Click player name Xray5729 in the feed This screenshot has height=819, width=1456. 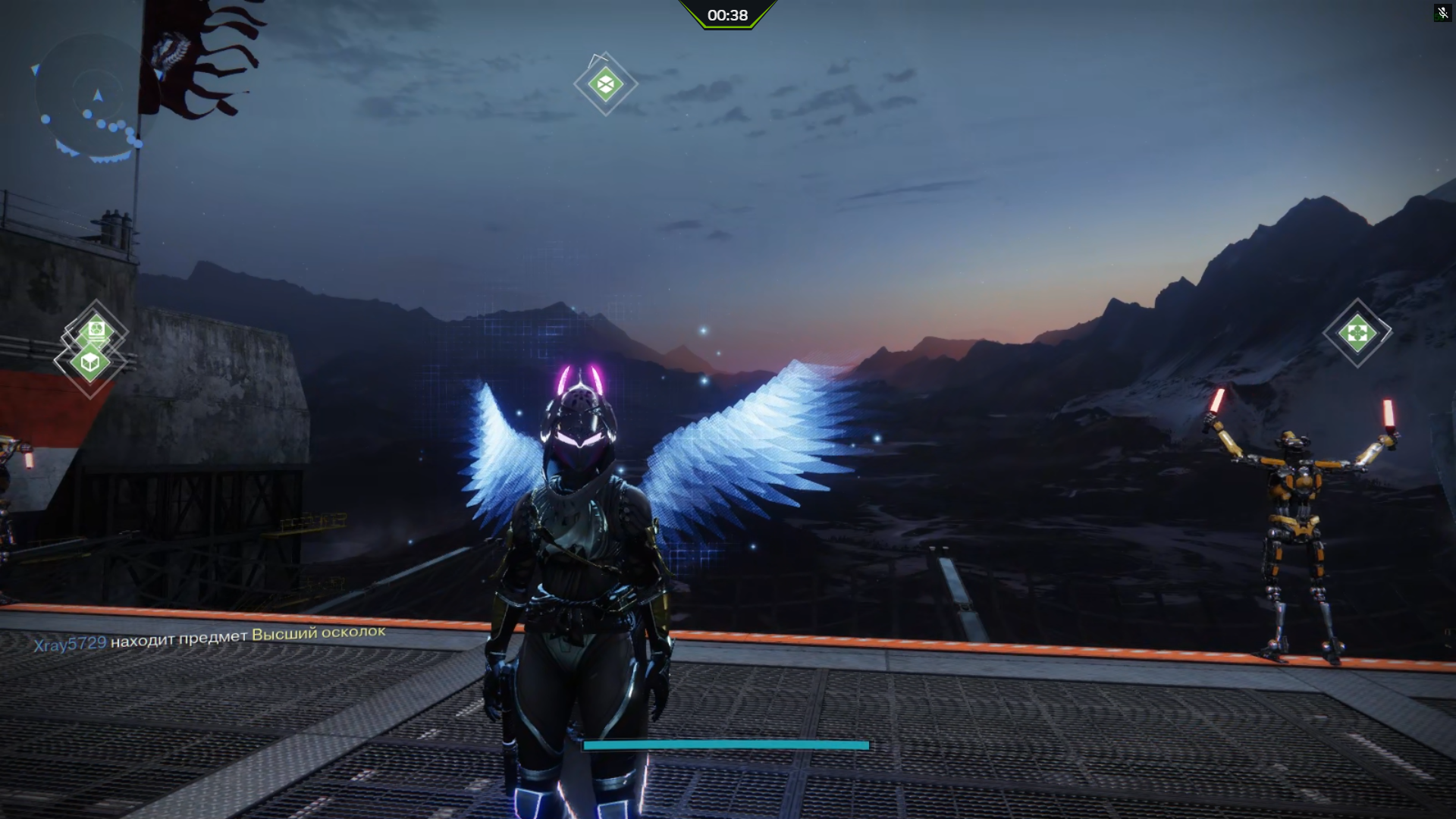[x=70, y=644]
